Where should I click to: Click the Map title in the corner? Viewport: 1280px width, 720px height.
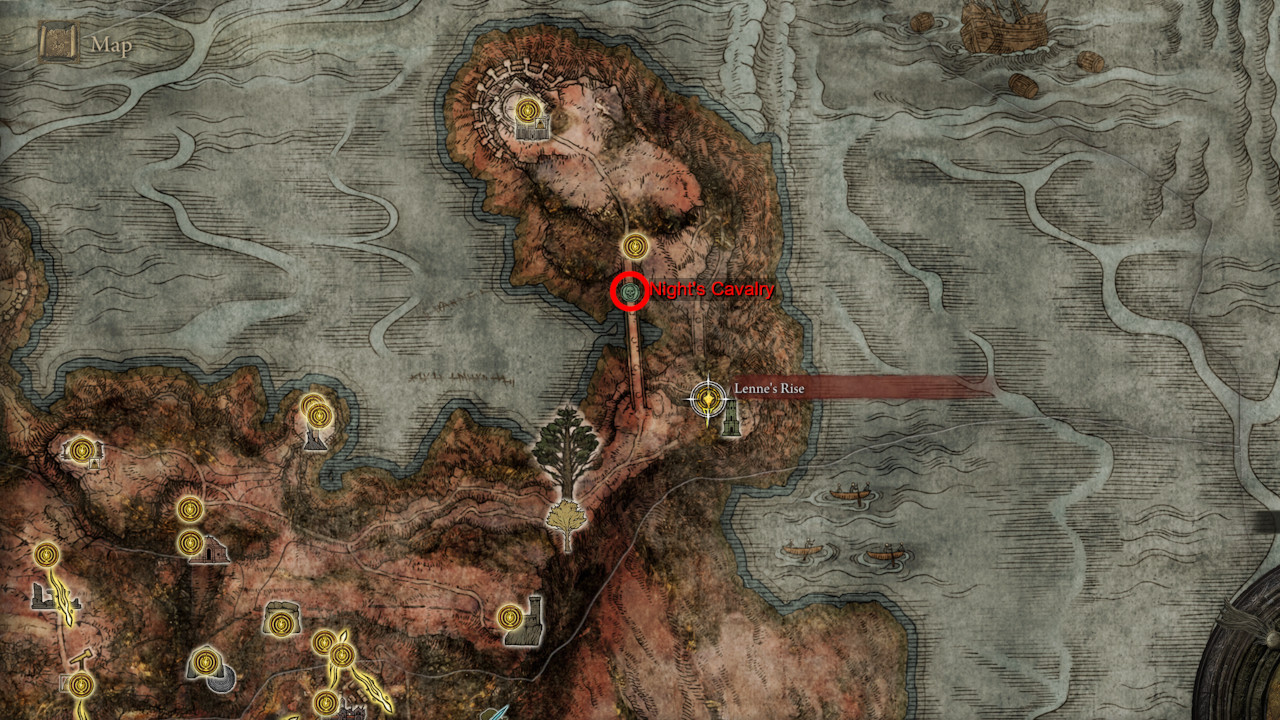point(110,43)
